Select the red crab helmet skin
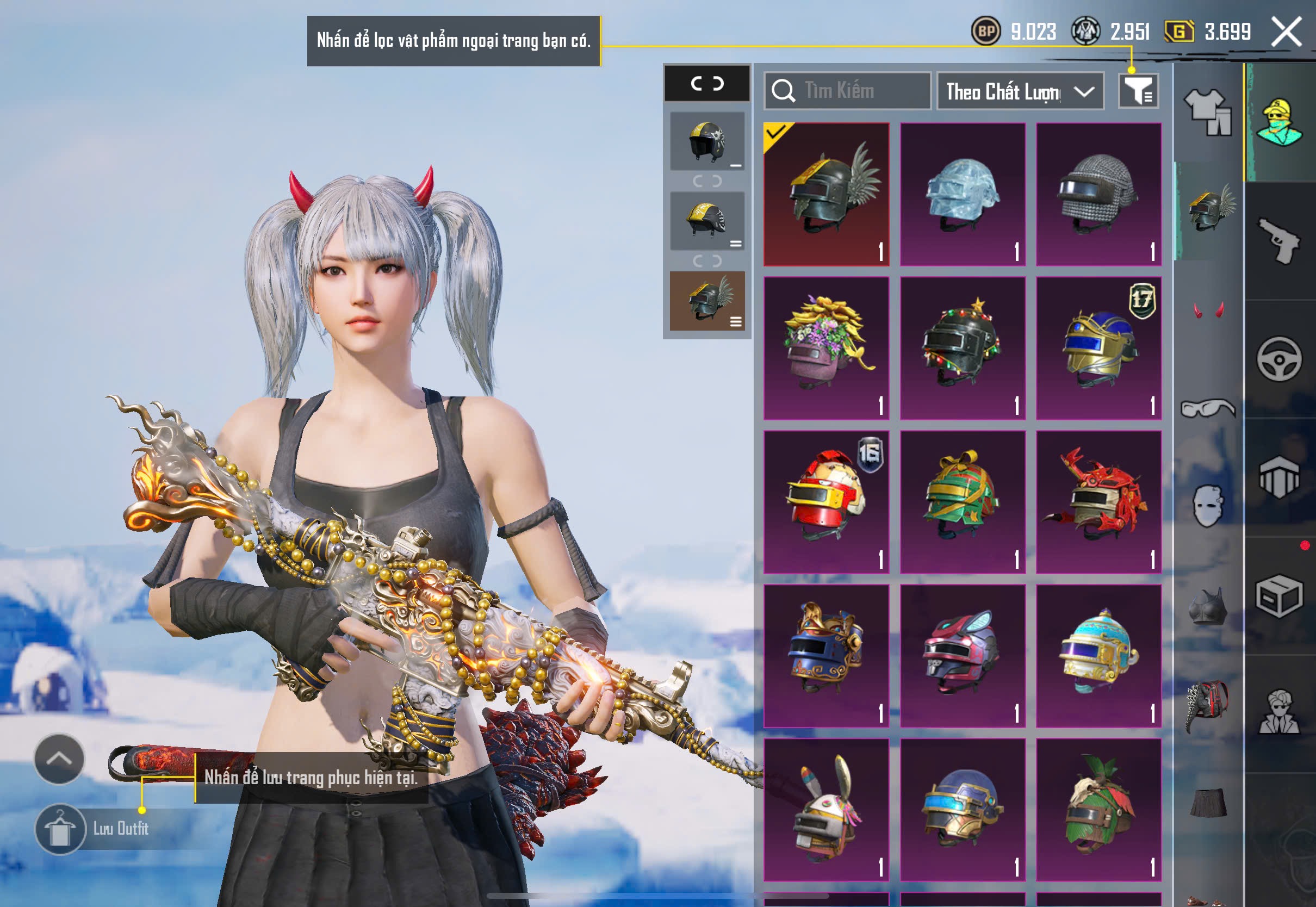 (x=1098, y=502)
